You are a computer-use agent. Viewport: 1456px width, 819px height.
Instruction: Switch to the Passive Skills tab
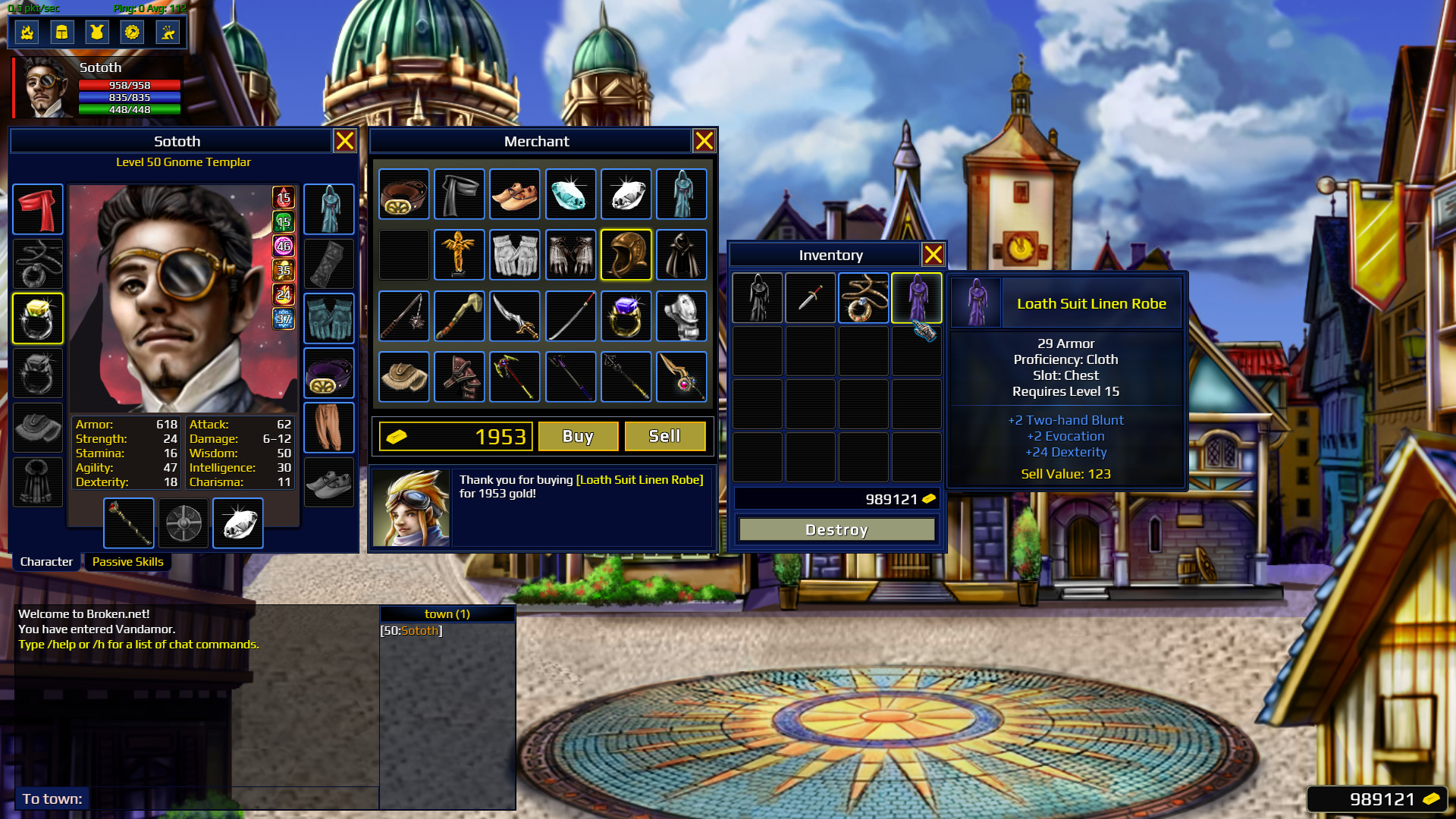point(128,561)
